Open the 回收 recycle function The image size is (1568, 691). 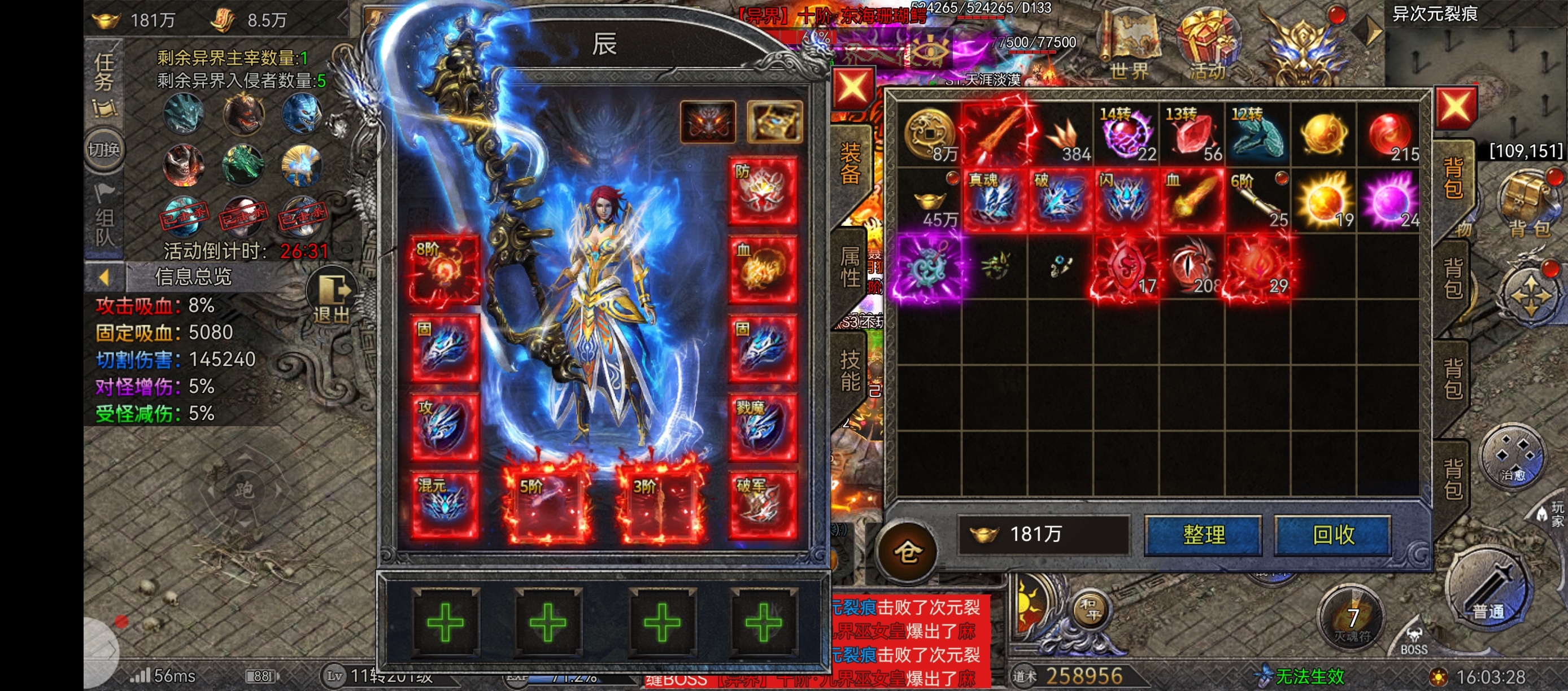(x=1332, y=535)
